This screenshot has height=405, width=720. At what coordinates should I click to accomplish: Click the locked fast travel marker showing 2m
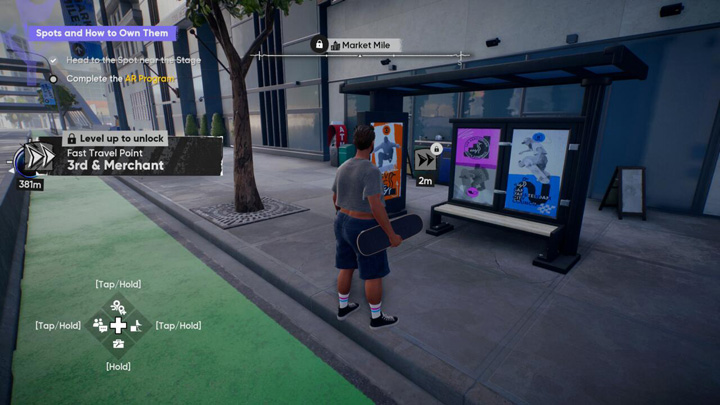(x=426, y=160)
